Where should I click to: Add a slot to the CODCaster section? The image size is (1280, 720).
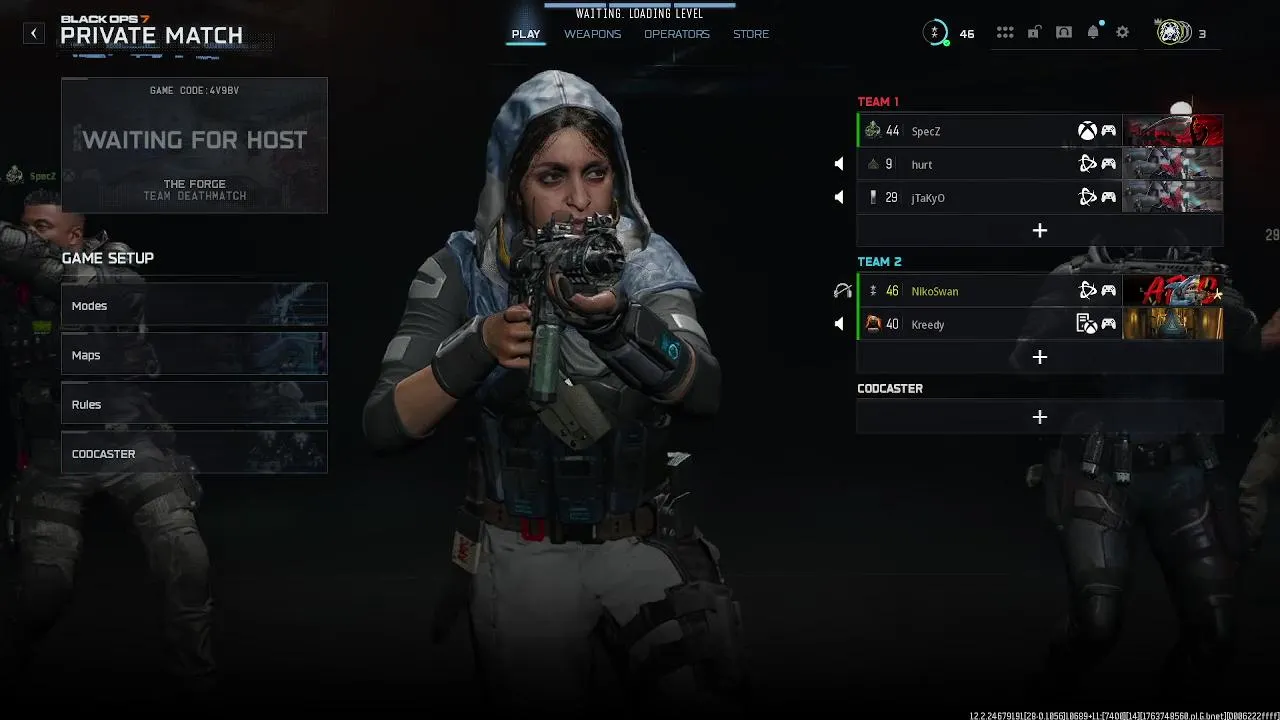pos(1040,417)
